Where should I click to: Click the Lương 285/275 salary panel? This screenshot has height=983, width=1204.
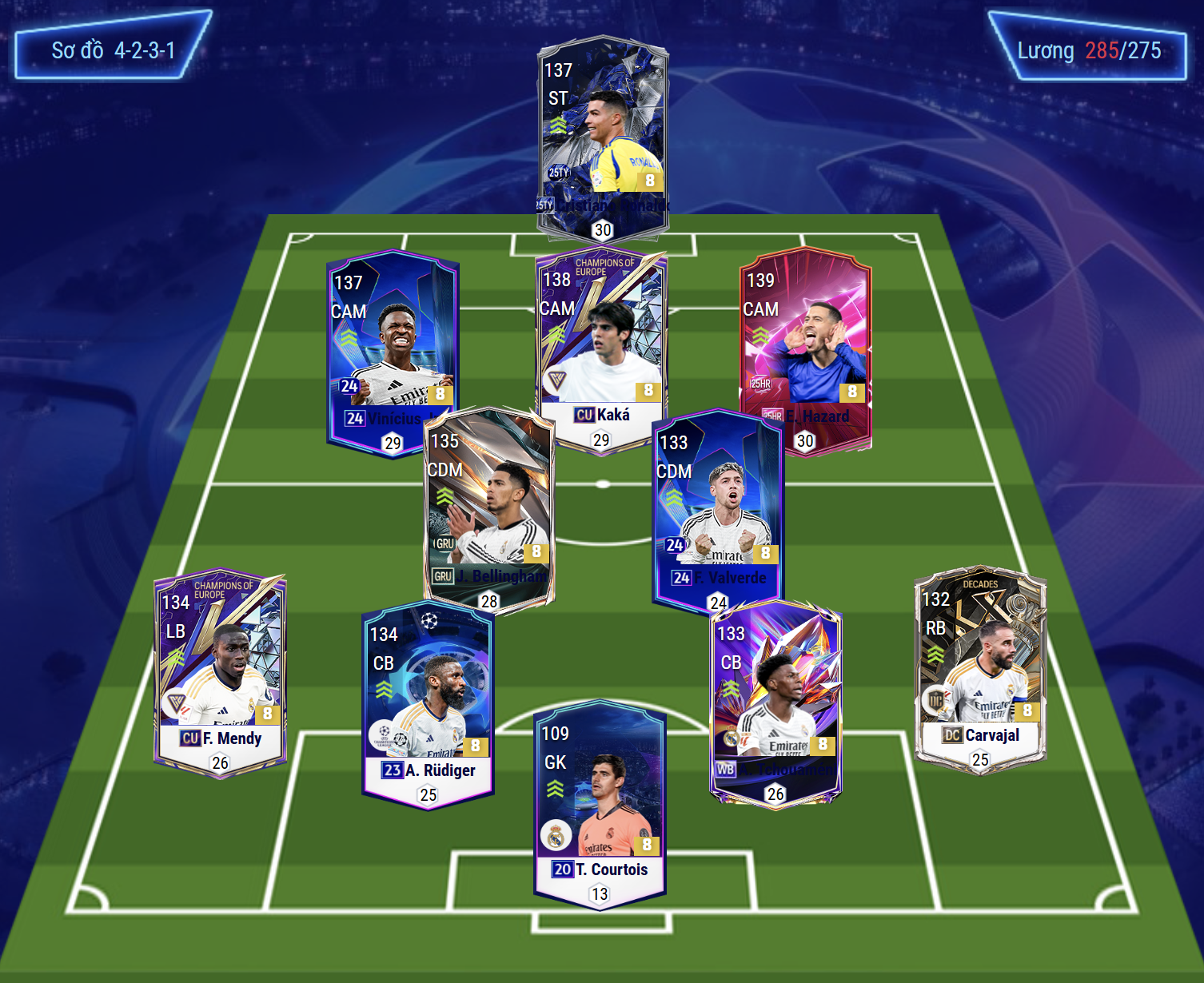(x=1088, y=50)
